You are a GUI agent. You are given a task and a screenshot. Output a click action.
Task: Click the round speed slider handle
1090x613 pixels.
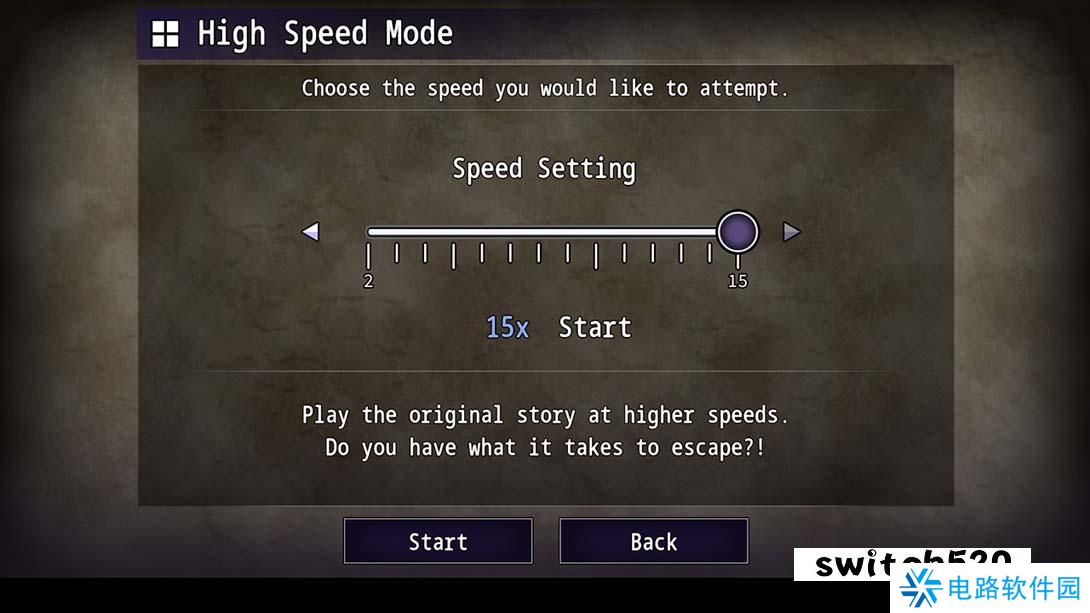pos(738,232)
